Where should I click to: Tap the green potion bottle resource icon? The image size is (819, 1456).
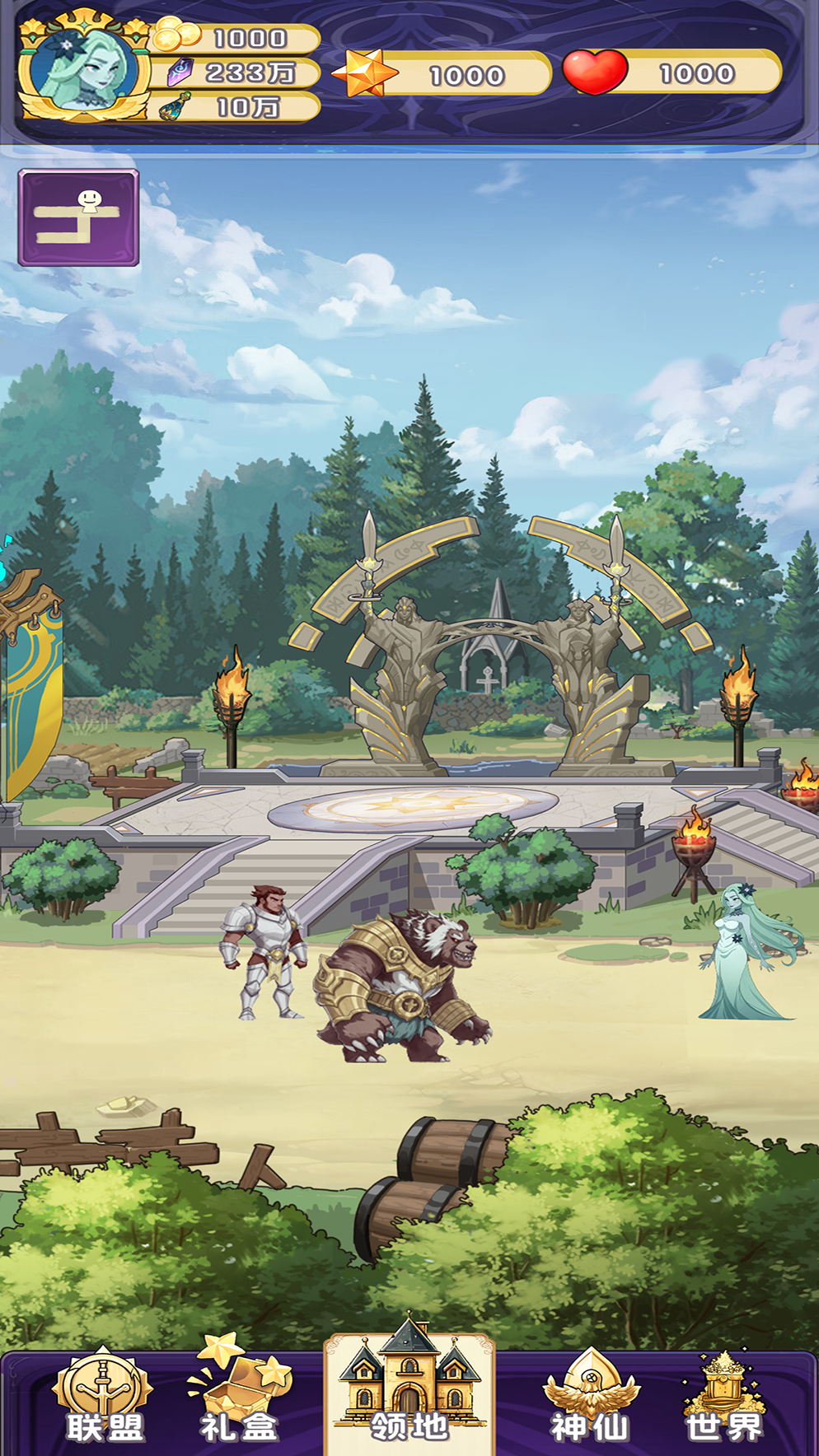[x=175, y=107]
